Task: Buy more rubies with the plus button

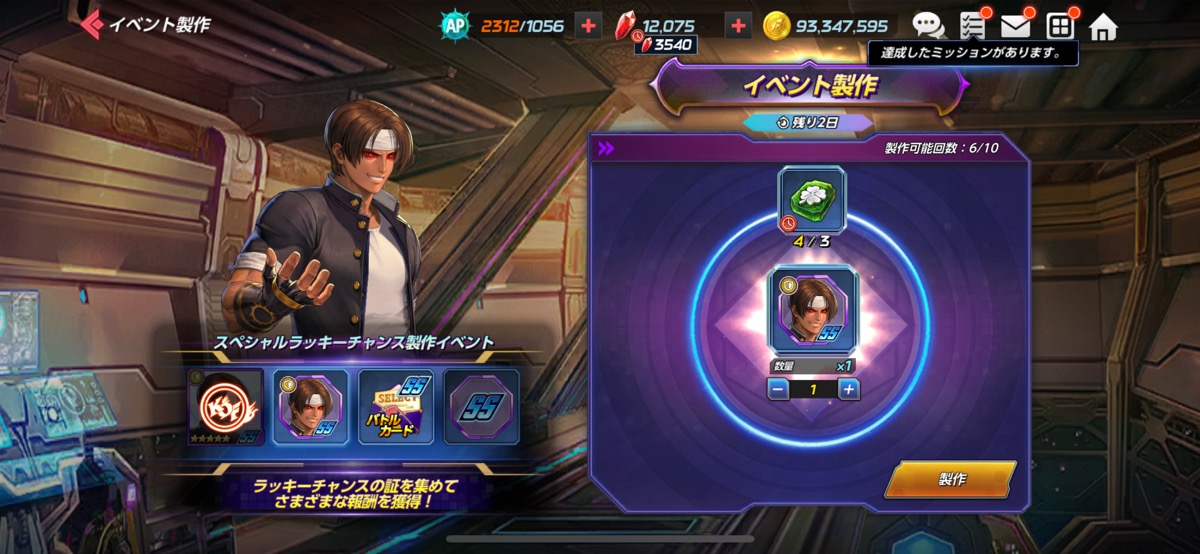Action: point(738,26)
